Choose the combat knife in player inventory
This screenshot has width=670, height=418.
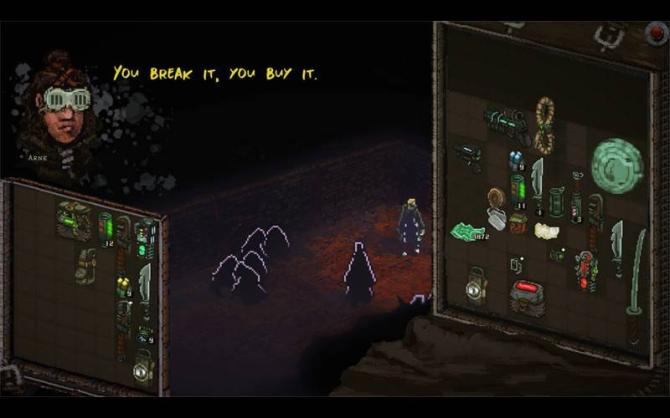click(x=146, y=285)
